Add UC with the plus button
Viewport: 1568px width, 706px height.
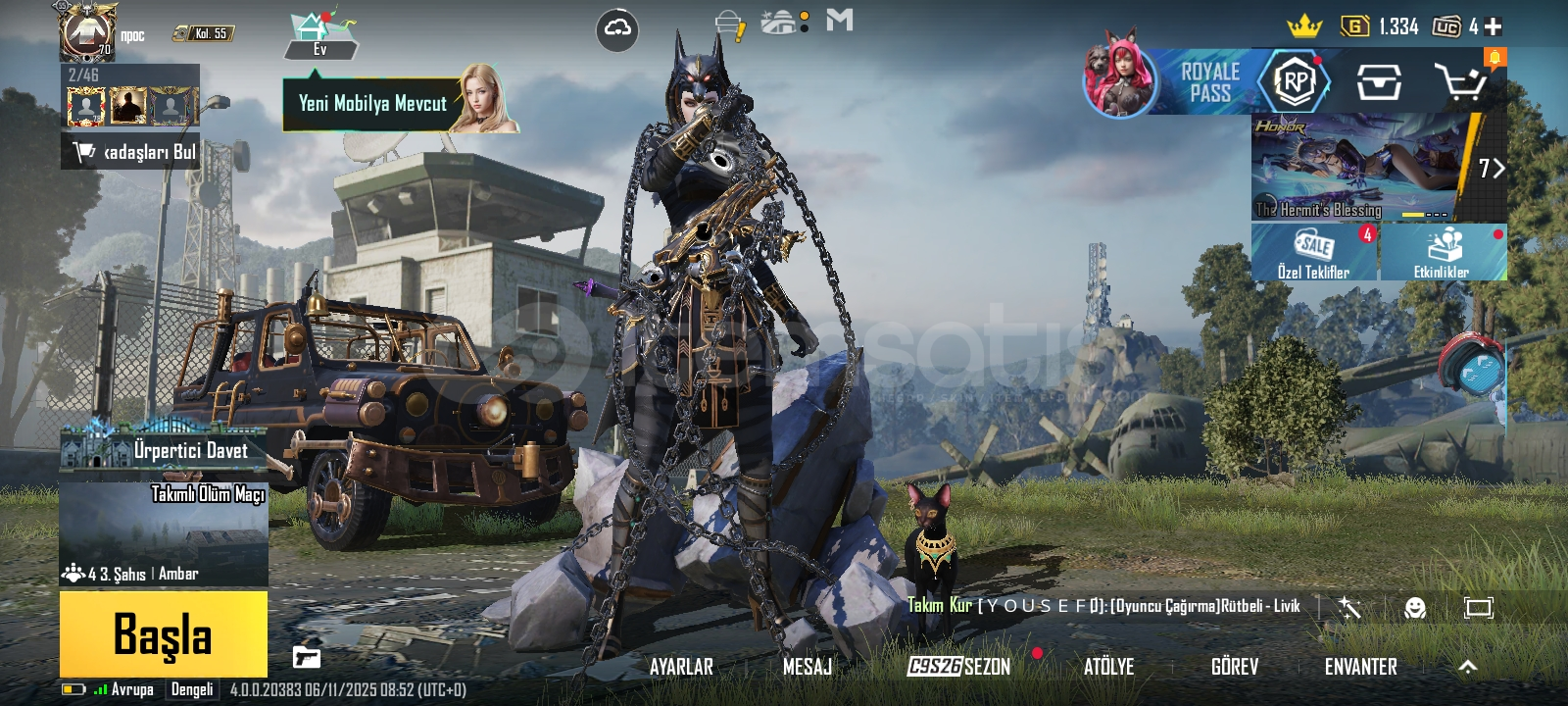click(x=1493, y=26)
